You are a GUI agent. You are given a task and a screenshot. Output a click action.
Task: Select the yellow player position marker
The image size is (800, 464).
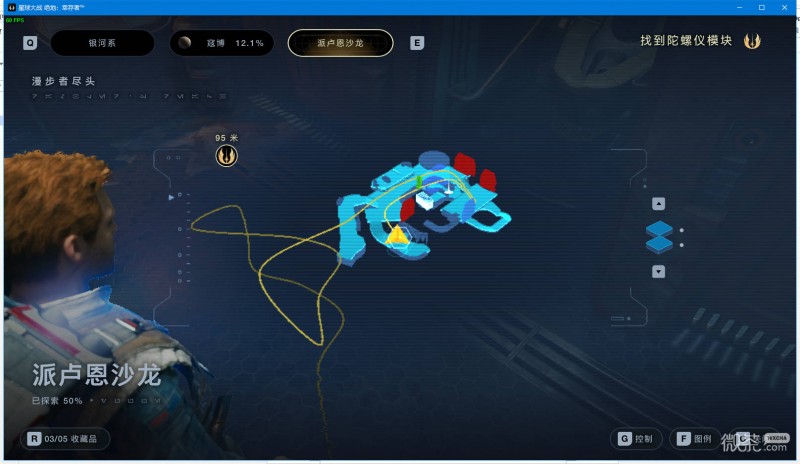point(397,235)
